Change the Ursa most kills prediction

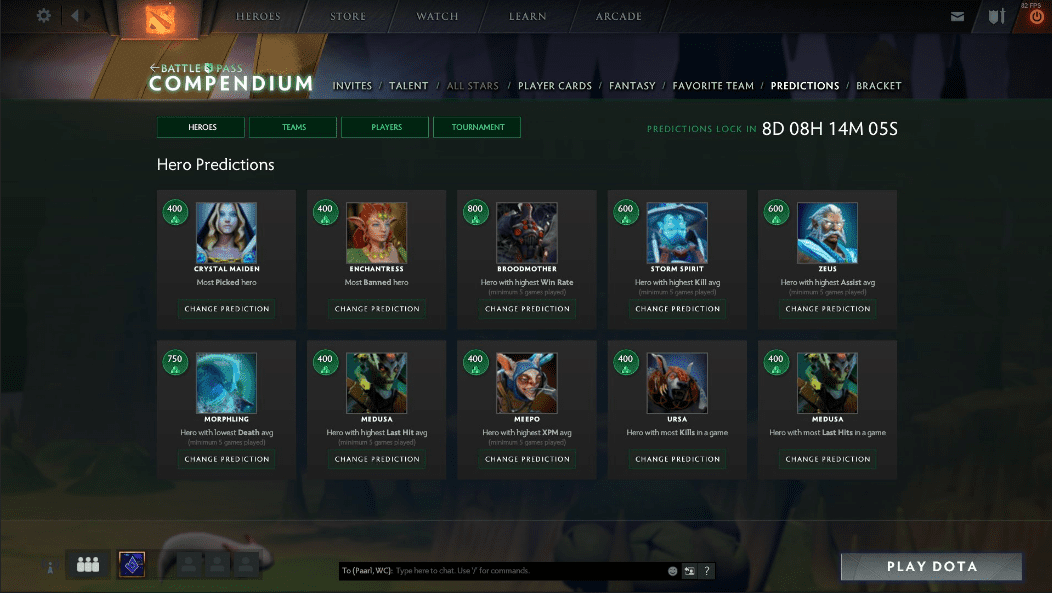[x=677, y=459]
